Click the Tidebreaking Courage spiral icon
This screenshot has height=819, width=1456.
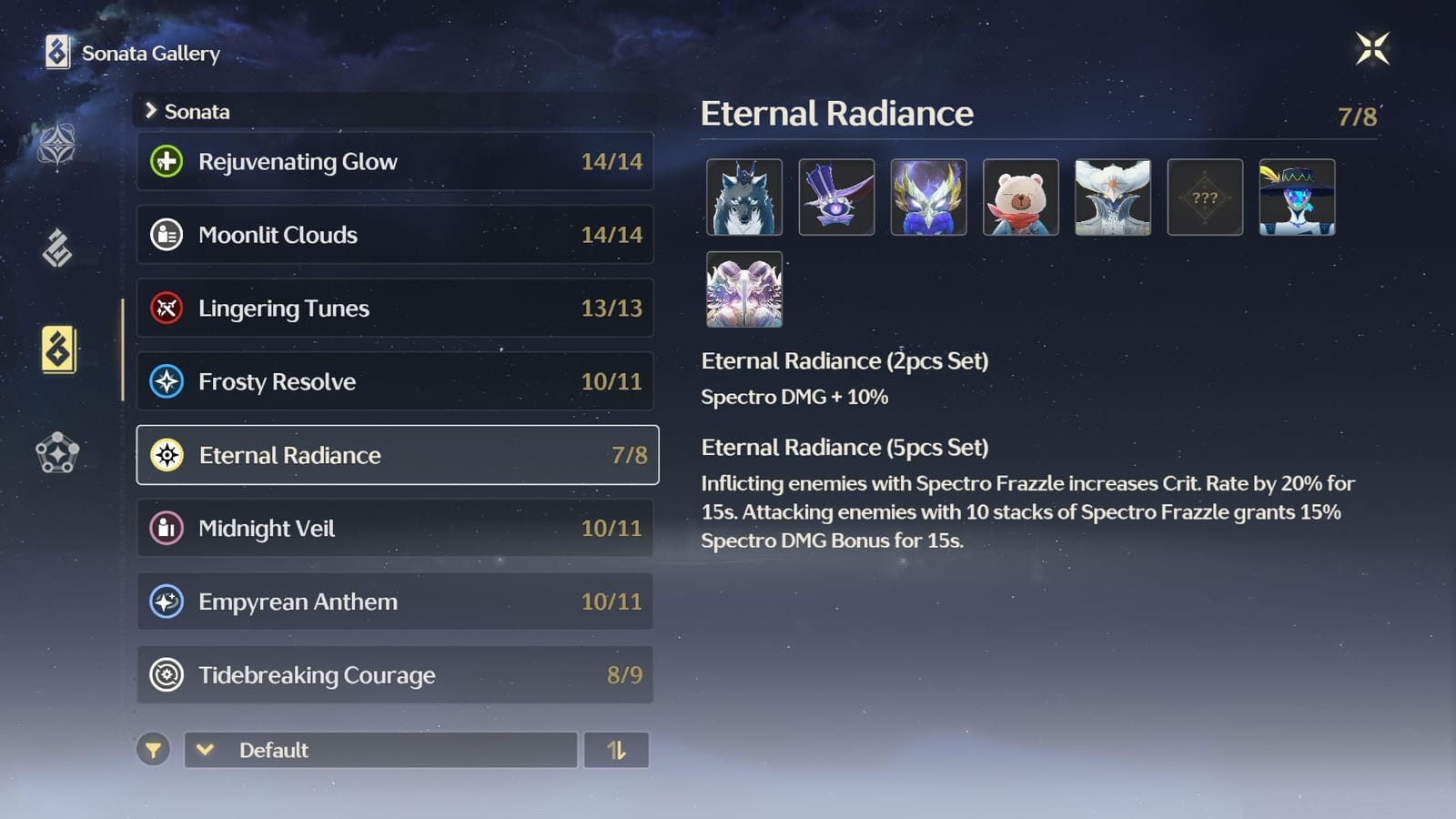pyautogui.click(x=168, y=675)
